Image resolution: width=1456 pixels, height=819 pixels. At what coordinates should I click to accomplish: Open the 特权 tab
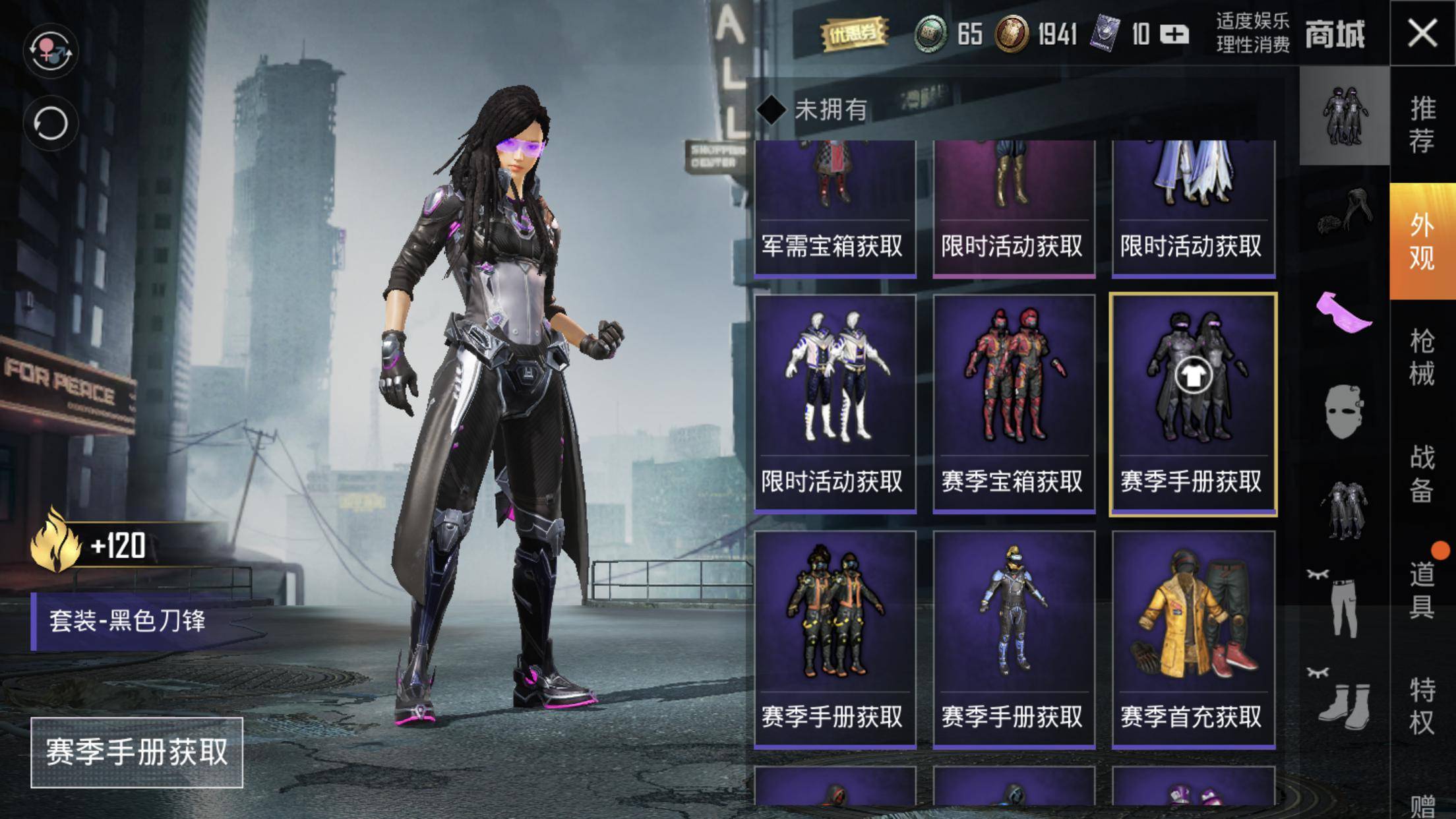(x=1422, y=706)
